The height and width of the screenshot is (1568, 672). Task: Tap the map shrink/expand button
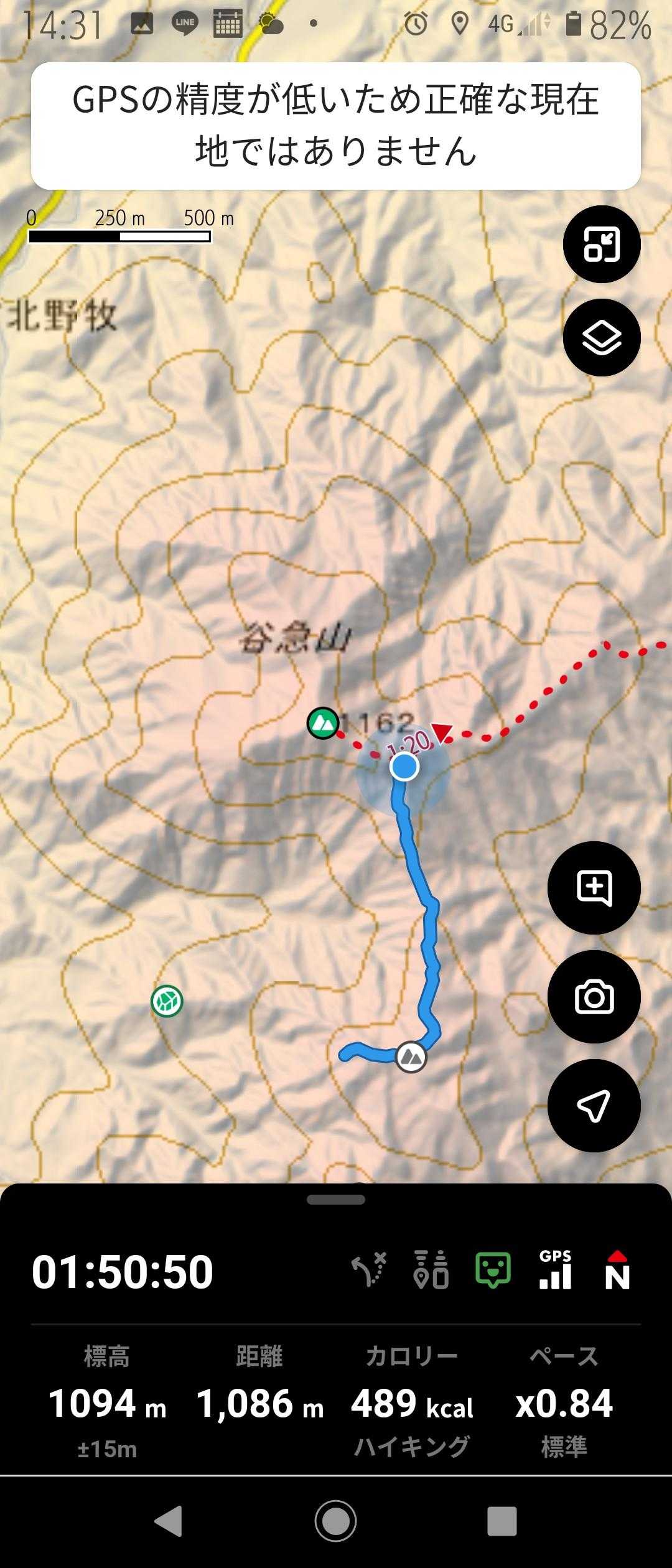[601, 244]
